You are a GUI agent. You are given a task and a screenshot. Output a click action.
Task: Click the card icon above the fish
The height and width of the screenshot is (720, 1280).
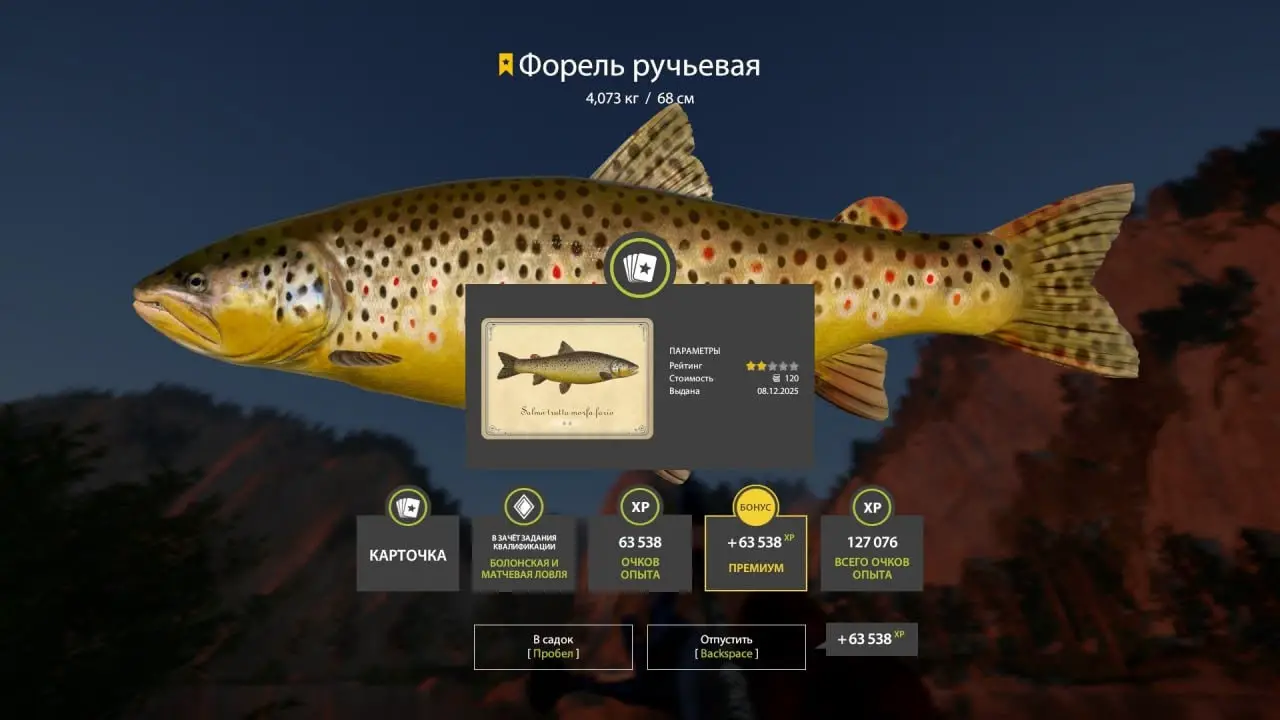[x=640, y=267]
